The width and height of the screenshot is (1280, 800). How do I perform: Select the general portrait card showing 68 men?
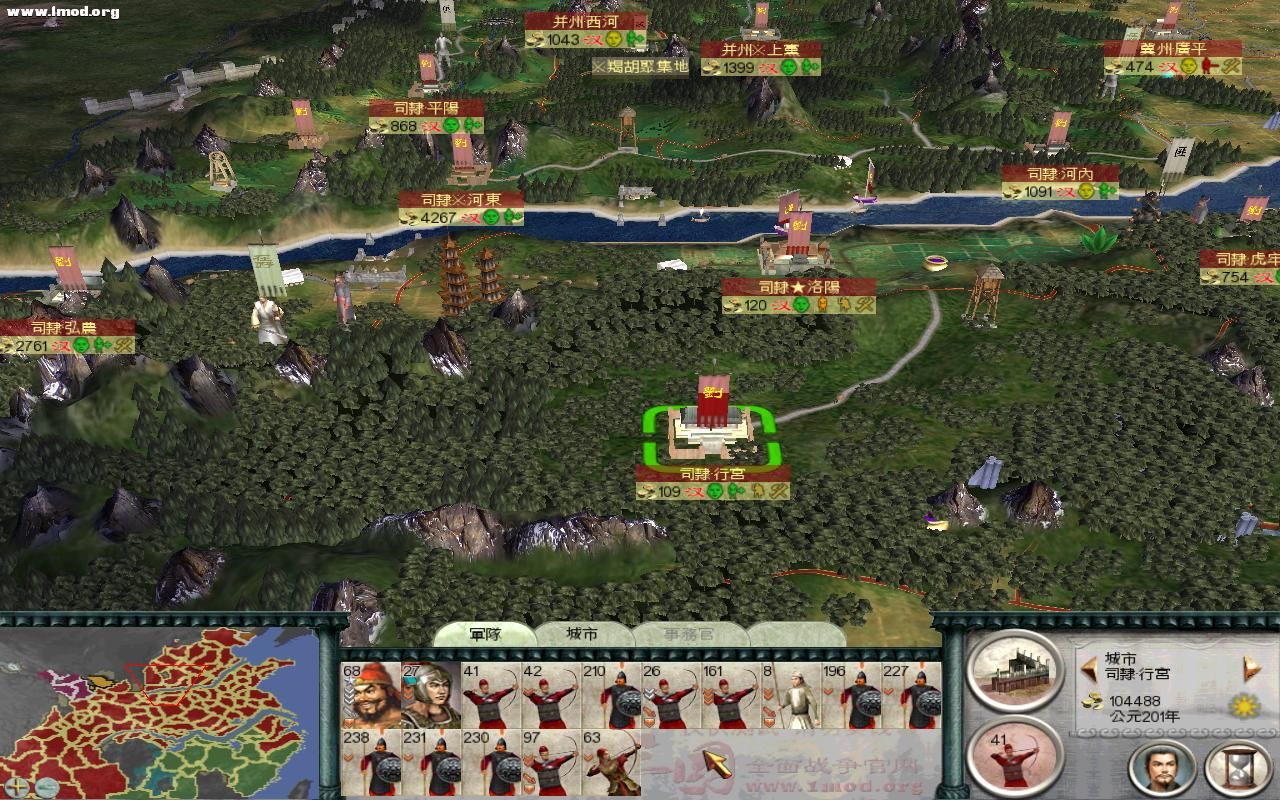(370, 692)
